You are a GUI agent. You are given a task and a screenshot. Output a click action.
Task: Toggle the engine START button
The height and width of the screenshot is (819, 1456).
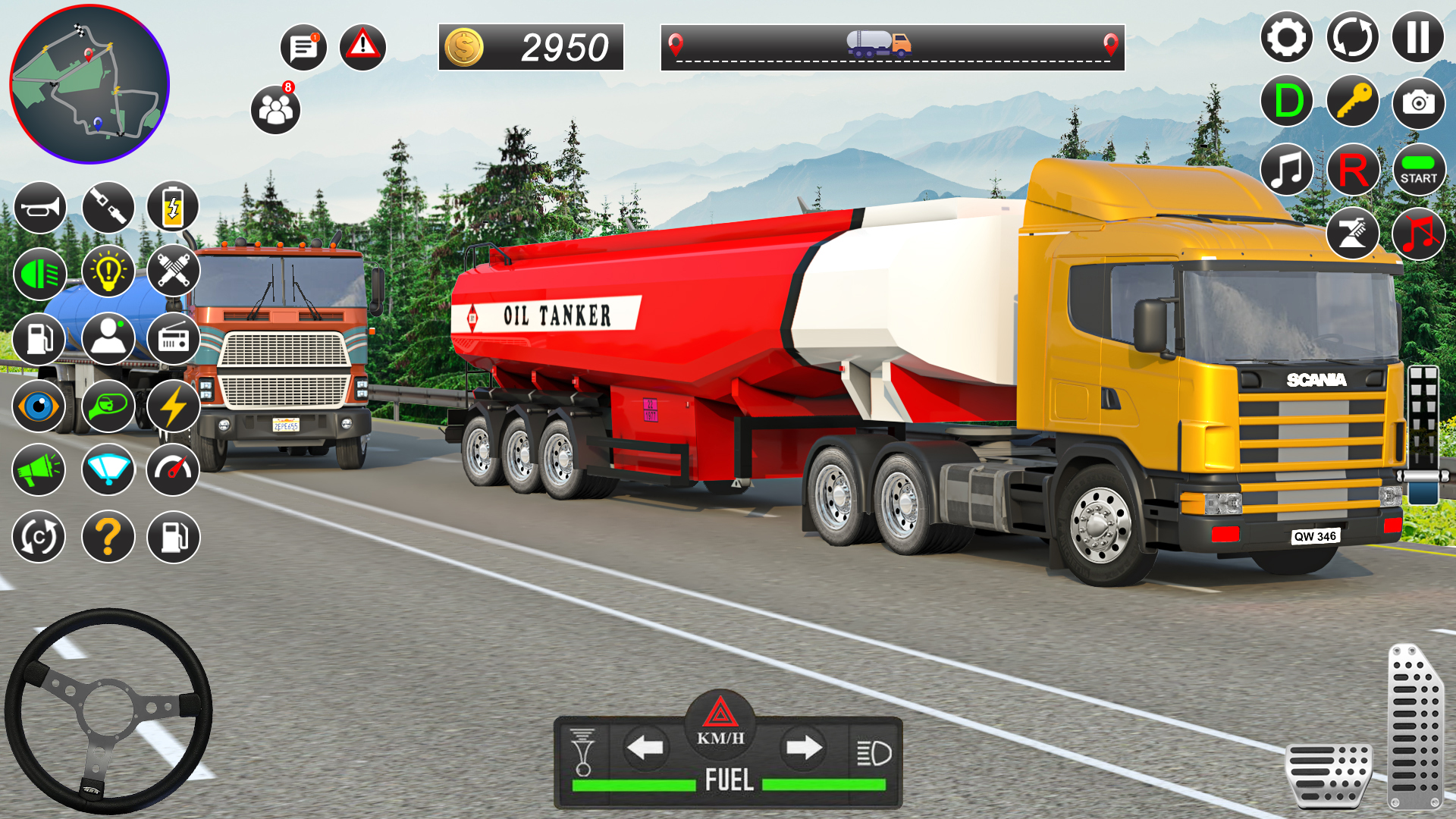coord(1418,170)
